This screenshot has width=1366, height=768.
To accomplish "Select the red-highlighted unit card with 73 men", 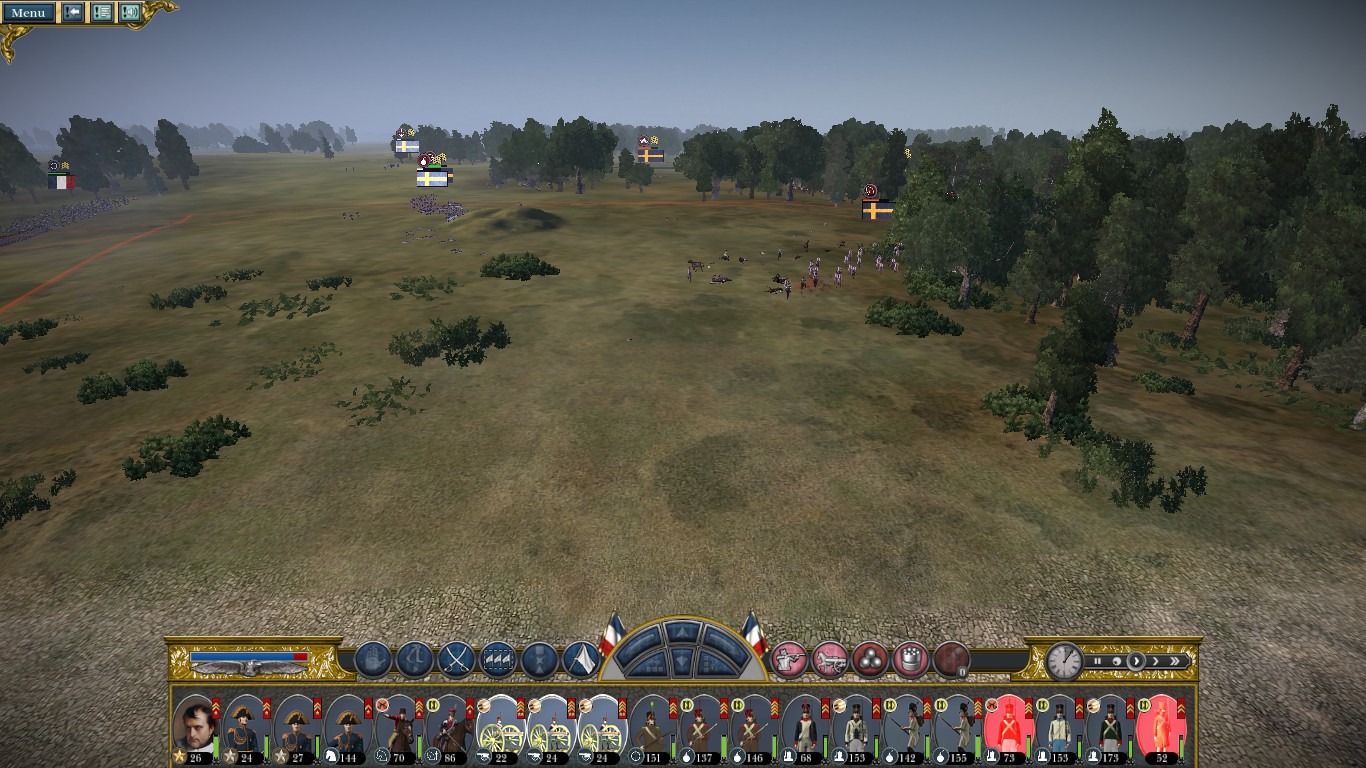I will point(1007,728).
